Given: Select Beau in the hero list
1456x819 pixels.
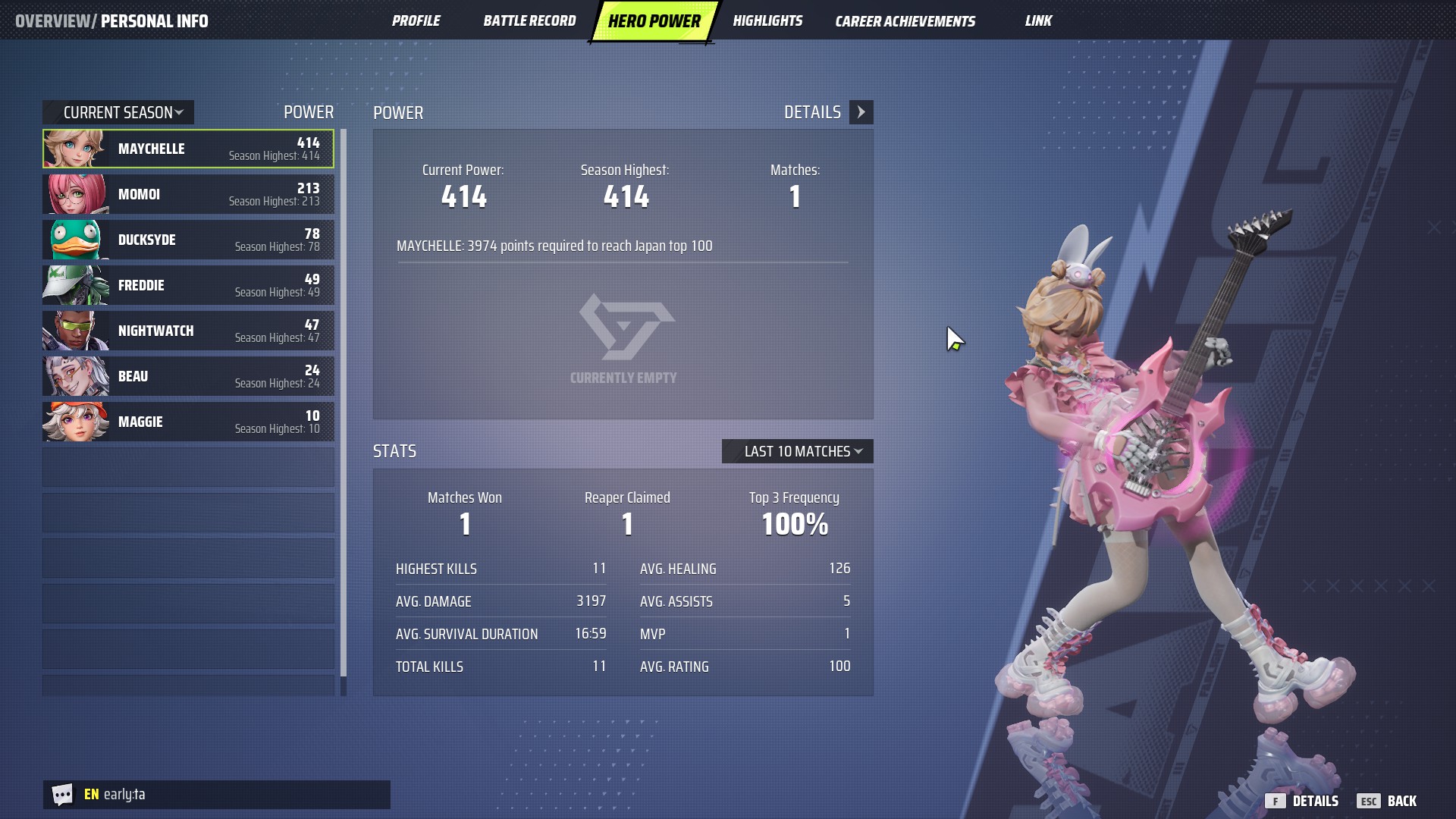Looking at the screenshot, I should click(188, 376).
